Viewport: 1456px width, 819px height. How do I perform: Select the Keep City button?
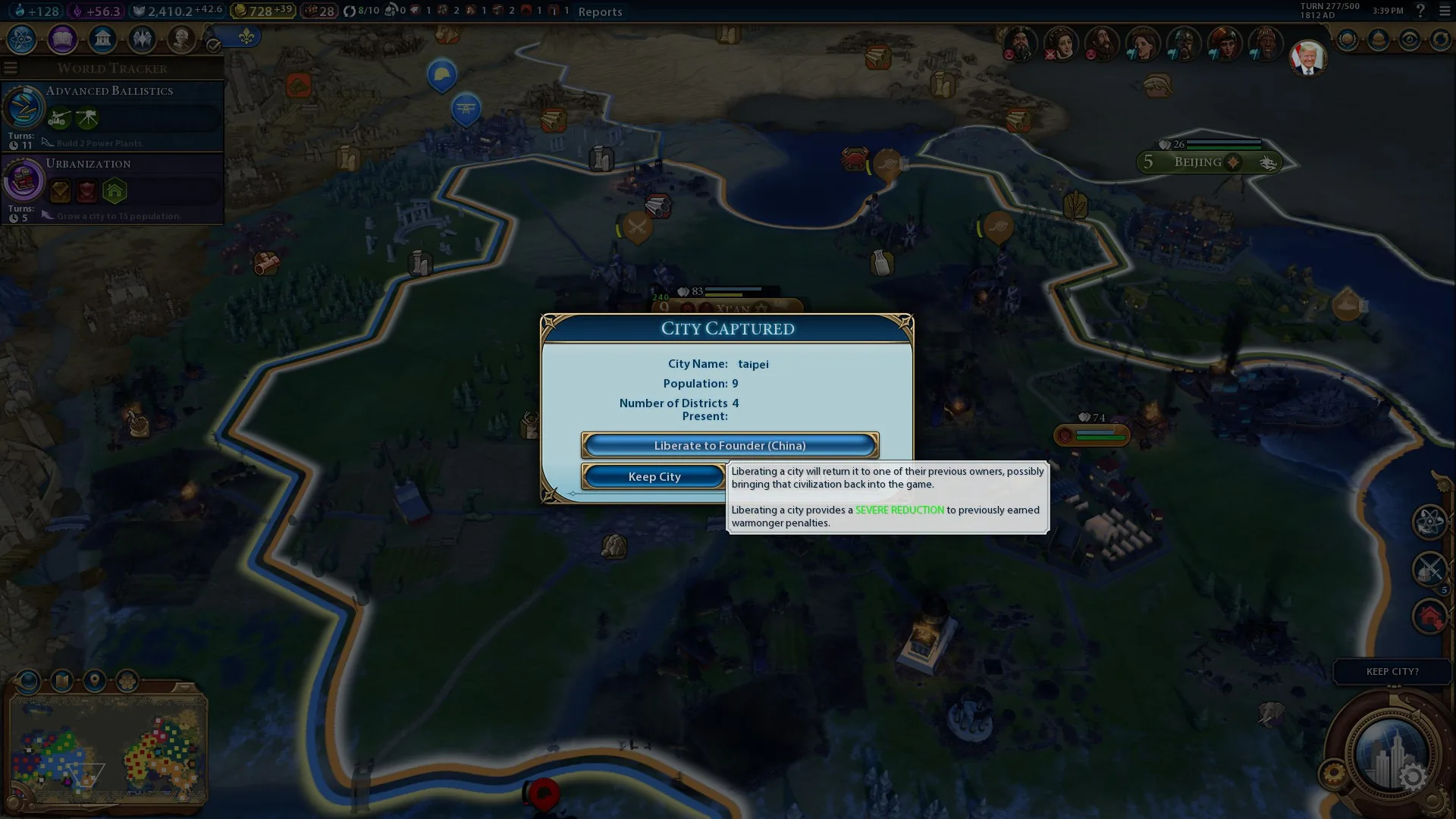coord(654,476)
